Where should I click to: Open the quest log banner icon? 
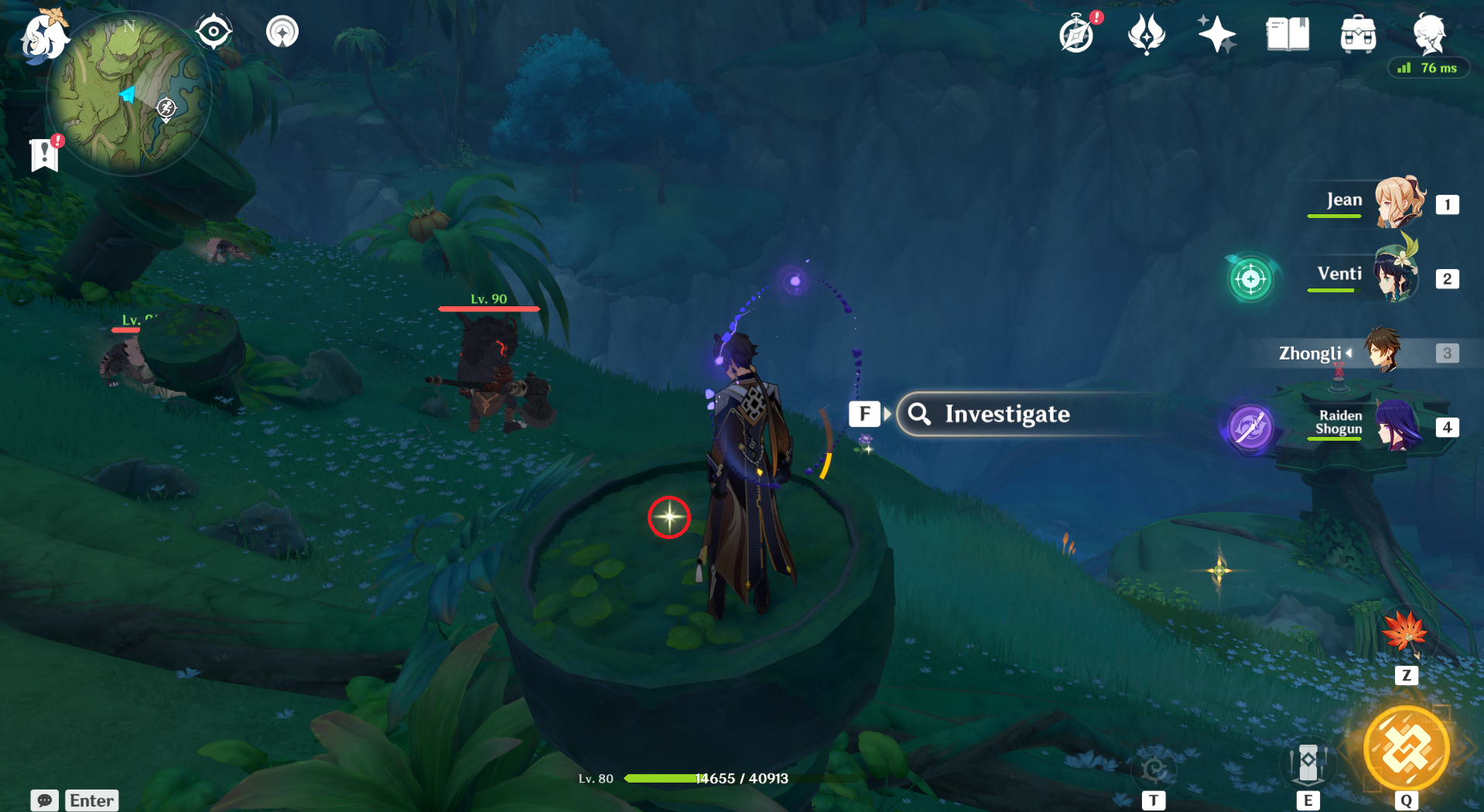[x=45, y=155]
